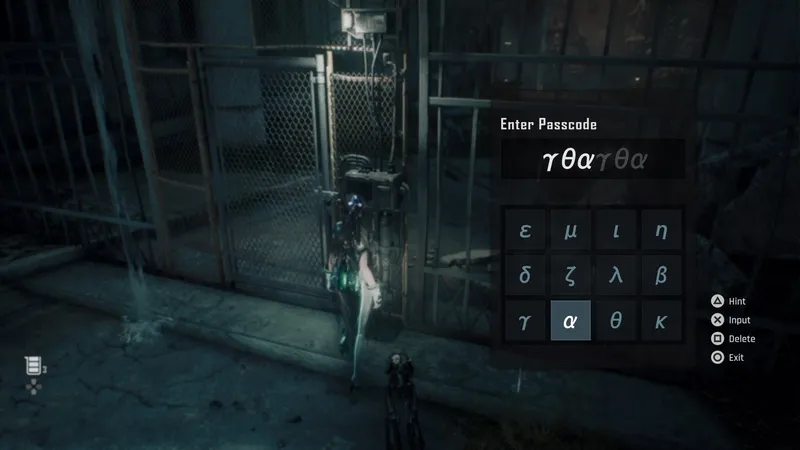This screenshot has width=800, height=450.
Task: Click the passcode entry display field
Action: click(593, 159)
